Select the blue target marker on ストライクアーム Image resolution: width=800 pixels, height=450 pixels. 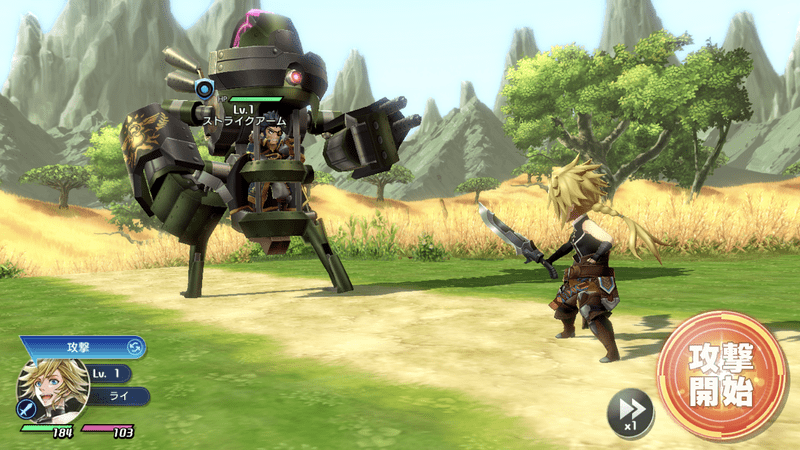(x=204, y=89)
